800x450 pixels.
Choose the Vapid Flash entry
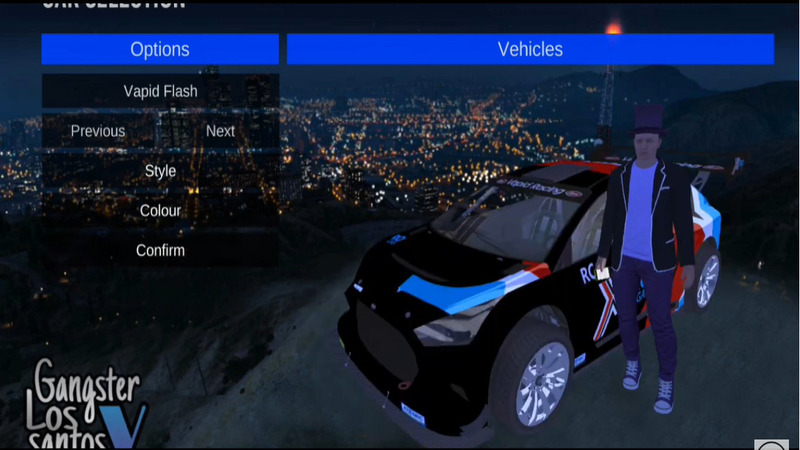point(160,91)
